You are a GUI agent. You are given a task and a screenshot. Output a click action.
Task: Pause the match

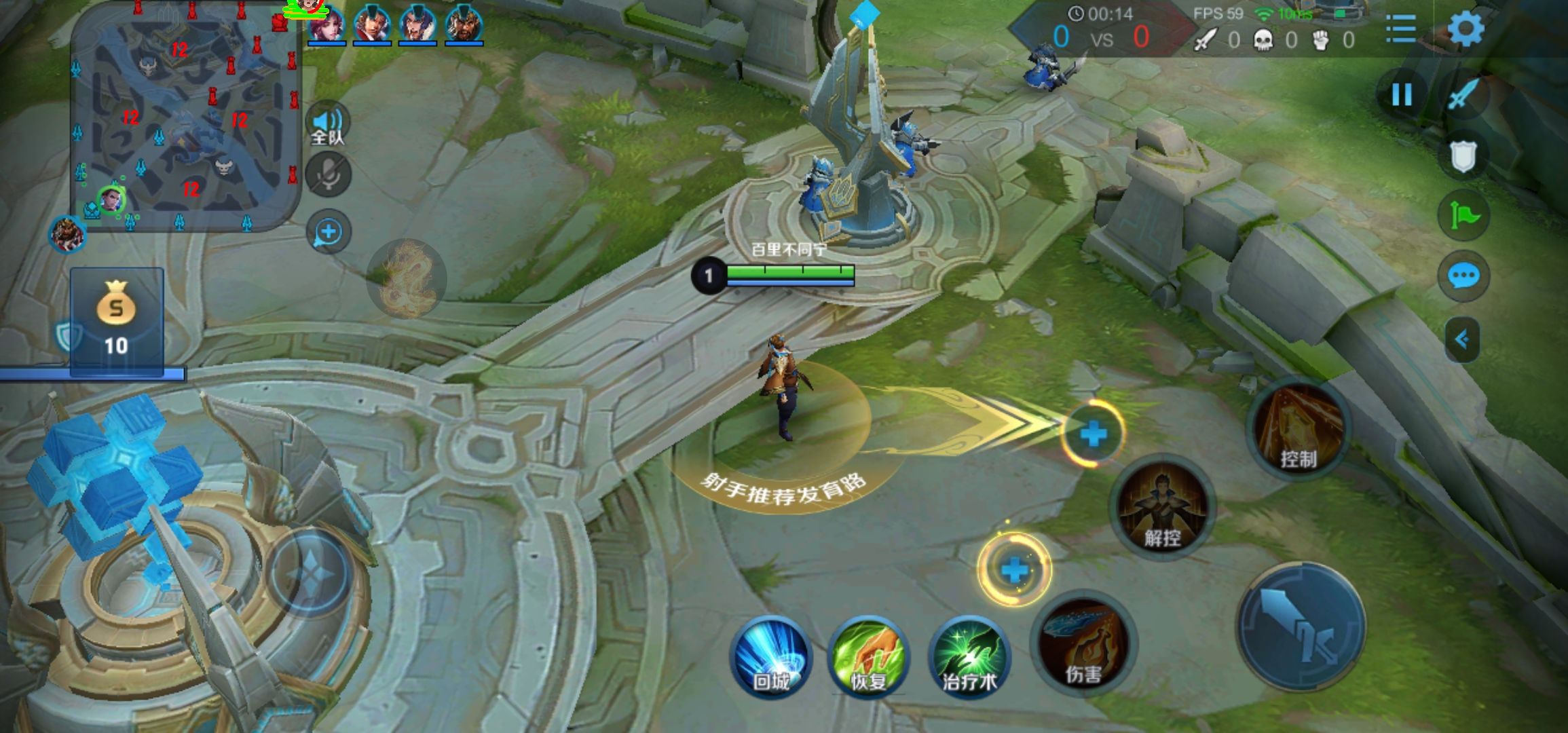point(1402,94)
